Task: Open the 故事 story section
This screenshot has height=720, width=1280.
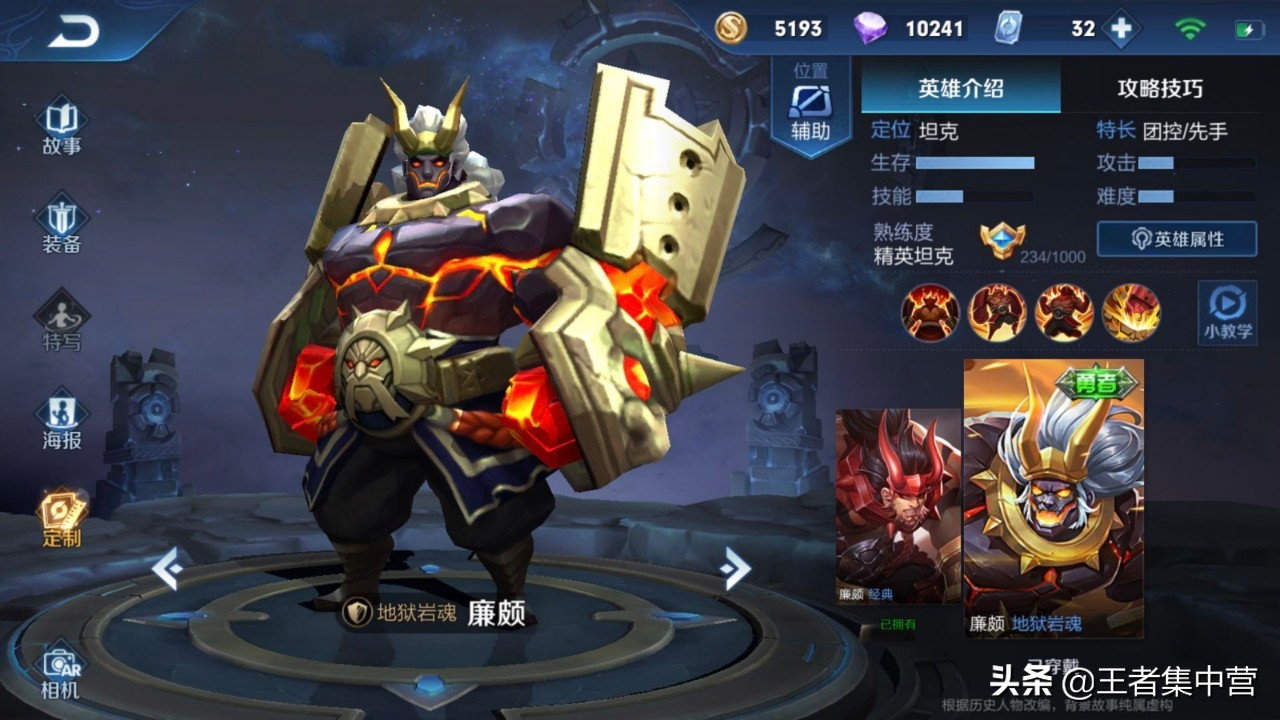Action: 62,127
